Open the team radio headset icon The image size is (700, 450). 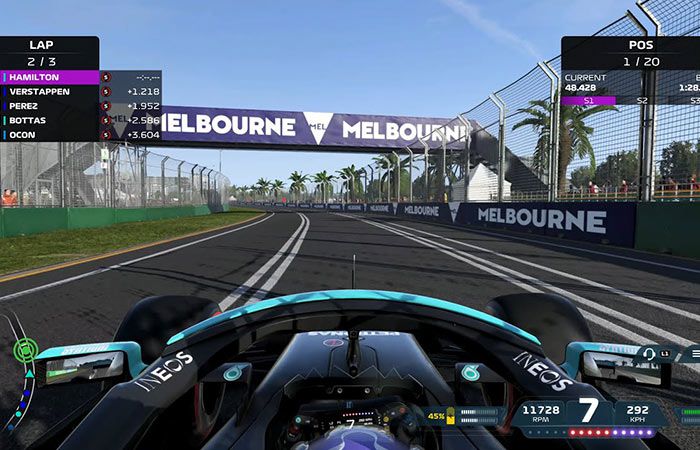(x=649, y=353)
